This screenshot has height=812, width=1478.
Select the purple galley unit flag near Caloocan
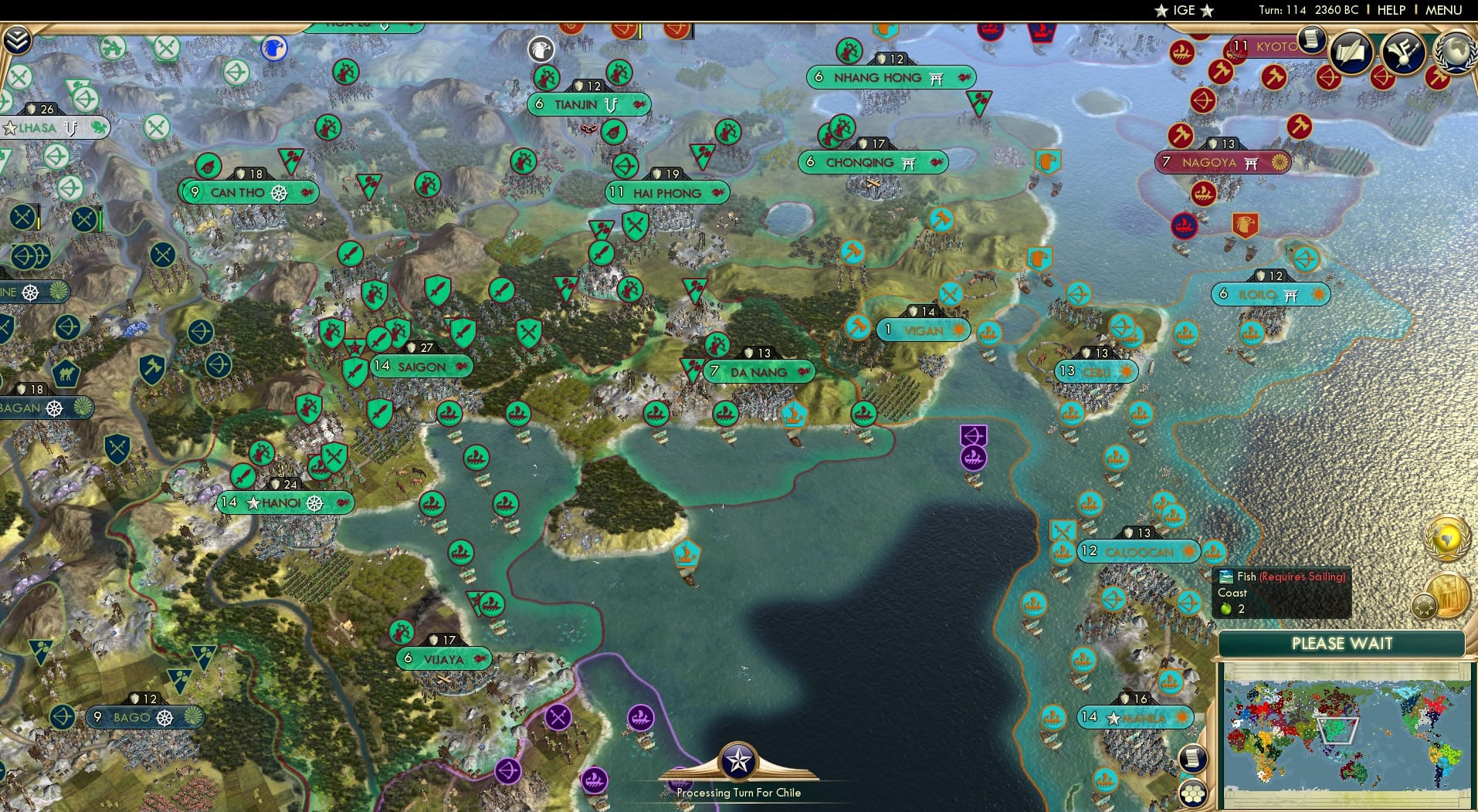click(972, 456)
